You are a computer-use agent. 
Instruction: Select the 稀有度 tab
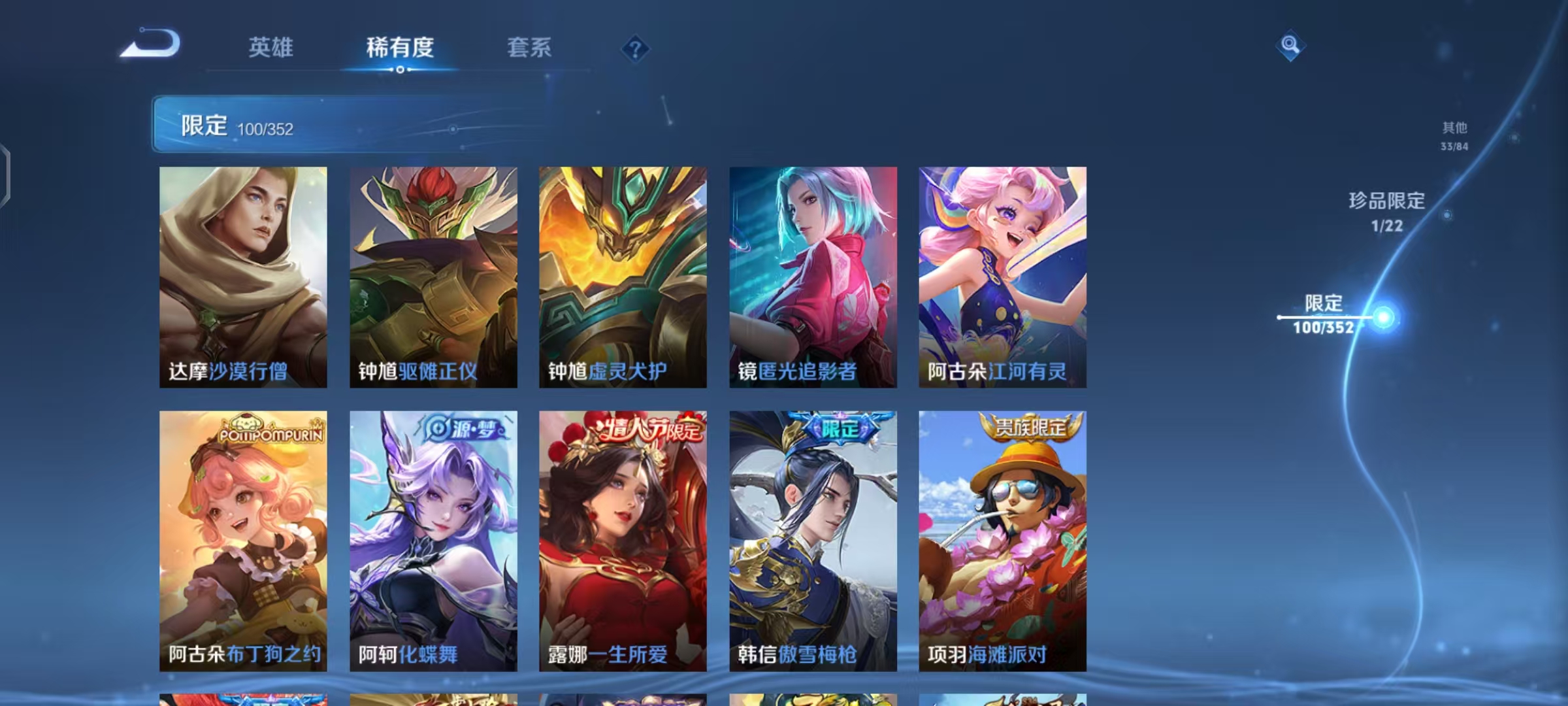tap(401, 48)
